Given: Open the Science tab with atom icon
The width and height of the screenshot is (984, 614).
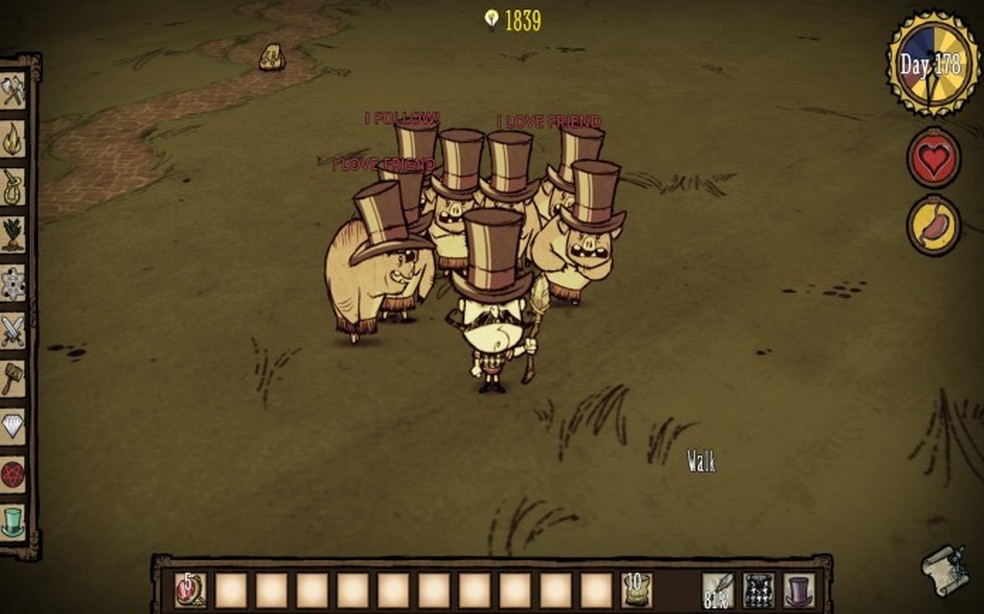Looking at the screenshot, I should (x=13, y=281).
